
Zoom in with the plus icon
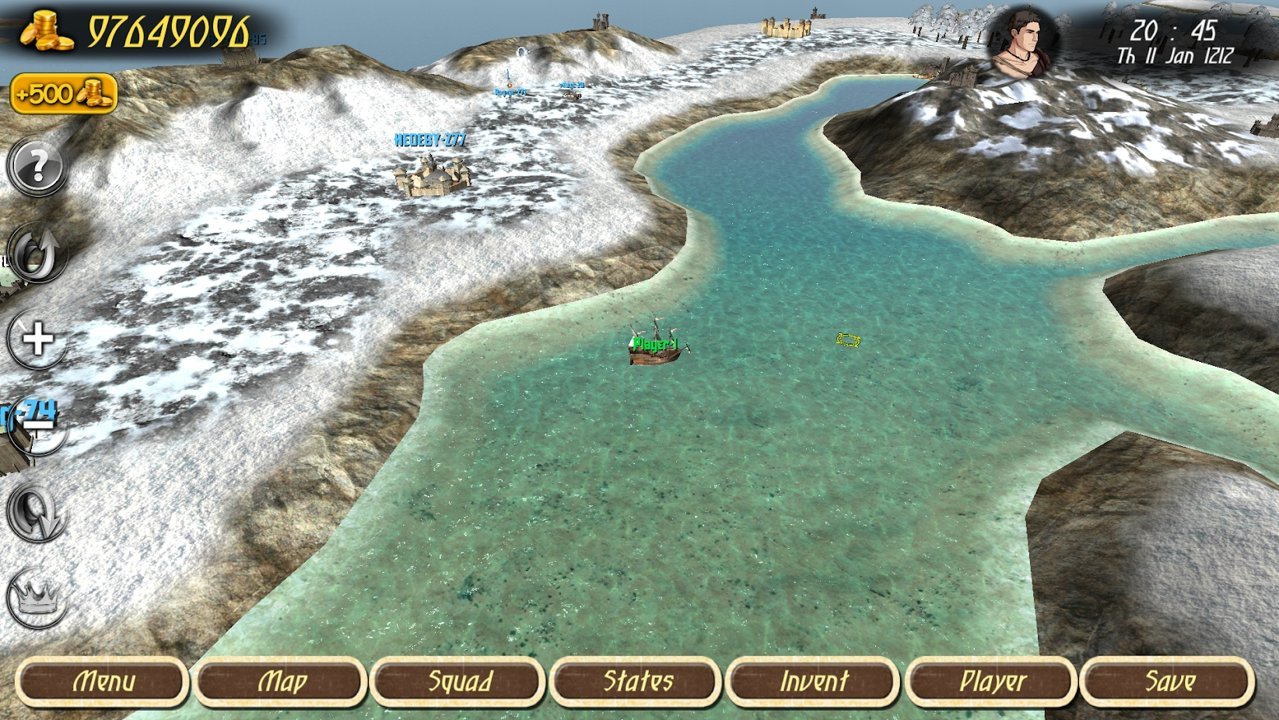(38, 340)
